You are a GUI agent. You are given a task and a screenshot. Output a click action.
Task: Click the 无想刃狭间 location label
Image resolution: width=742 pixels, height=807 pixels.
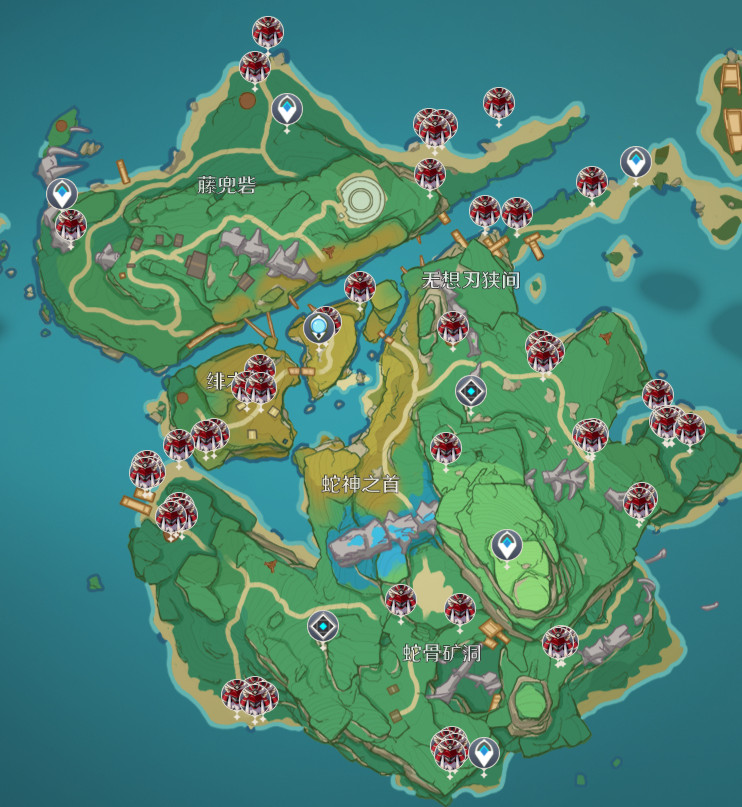[471, 280]
